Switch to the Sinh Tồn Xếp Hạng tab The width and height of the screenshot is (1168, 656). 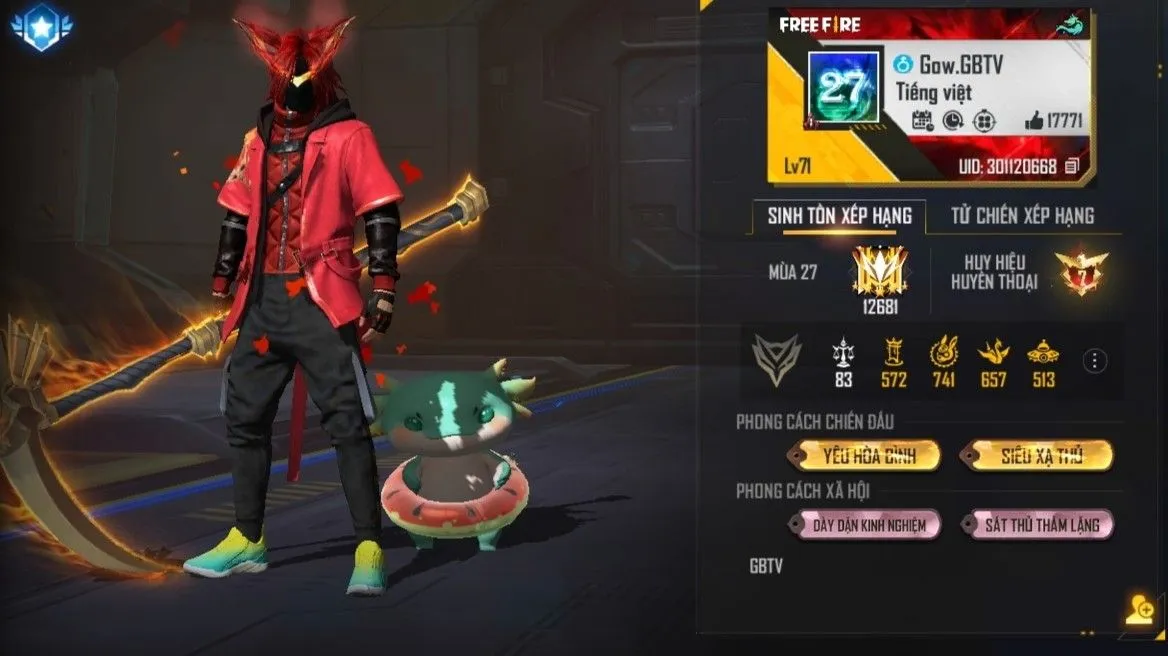click(x=839, y=215)
